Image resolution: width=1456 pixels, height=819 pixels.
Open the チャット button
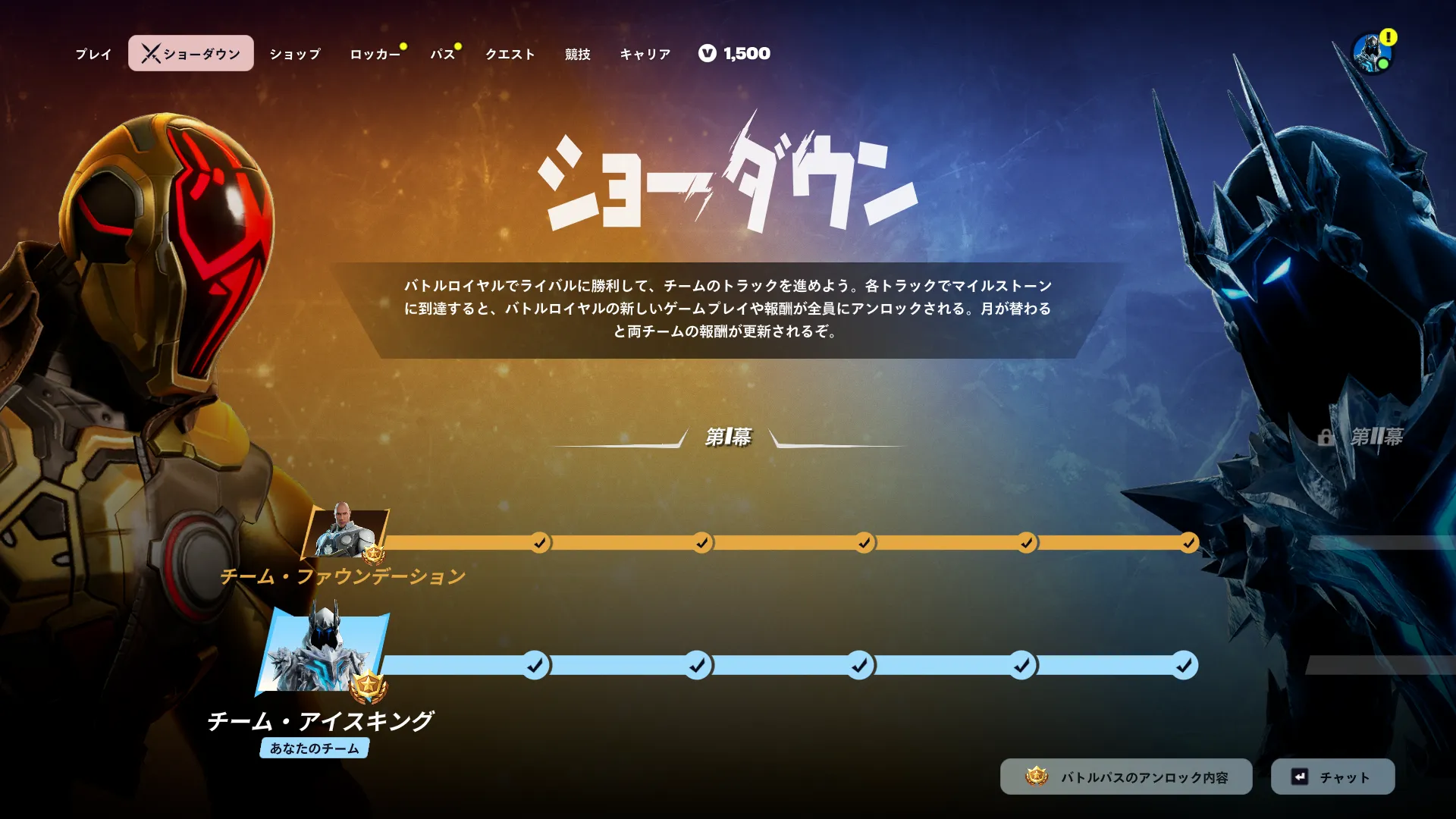pyautogui.click(x=1332, y=777)
